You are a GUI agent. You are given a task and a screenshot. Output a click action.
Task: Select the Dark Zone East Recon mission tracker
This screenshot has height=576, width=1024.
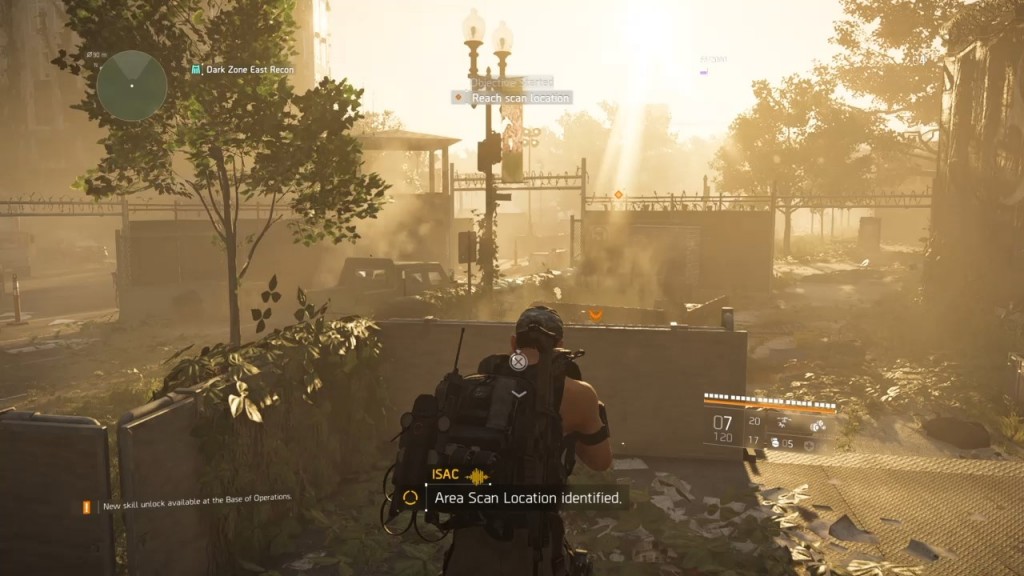point(244,70)
